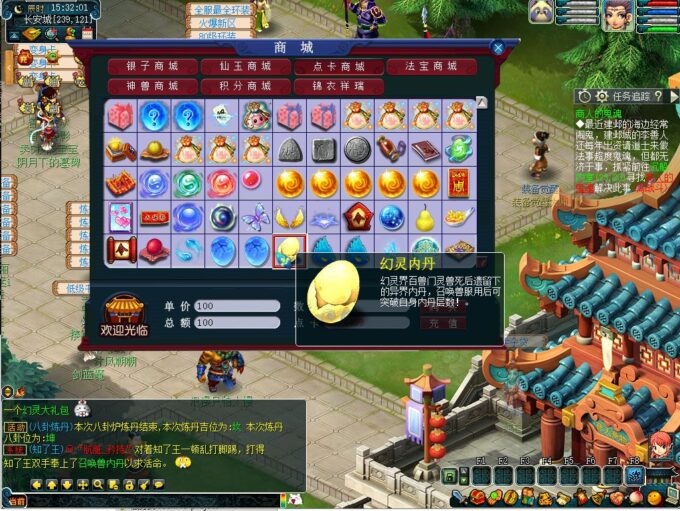Pick the purple butterfly item
Viewport: 680px width, 511px height.
[256, 217]
